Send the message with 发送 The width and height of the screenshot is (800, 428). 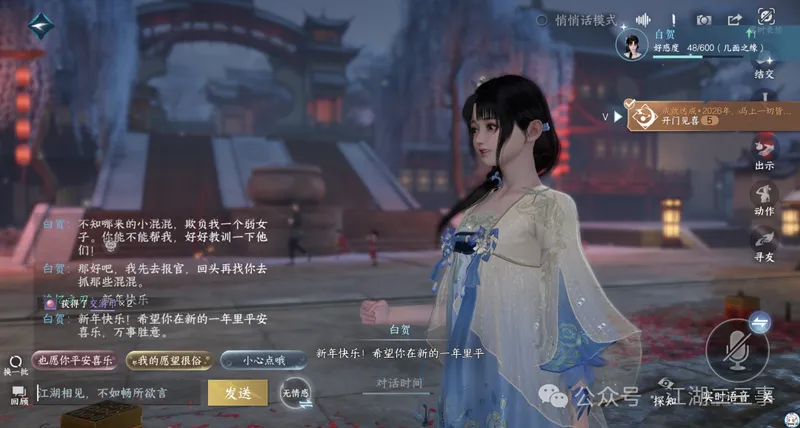tap(237, 392)
